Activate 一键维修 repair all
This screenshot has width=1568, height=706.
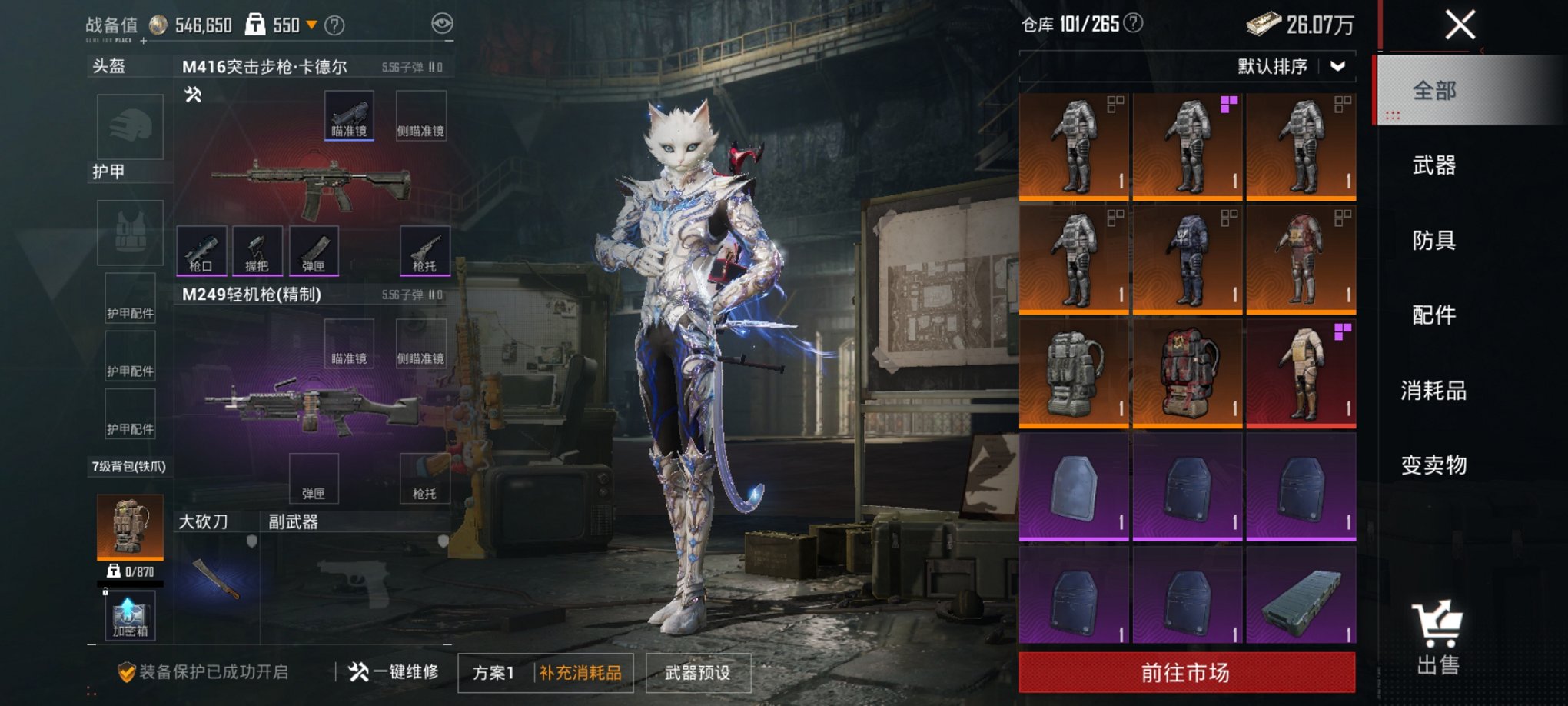click(394, 672)
